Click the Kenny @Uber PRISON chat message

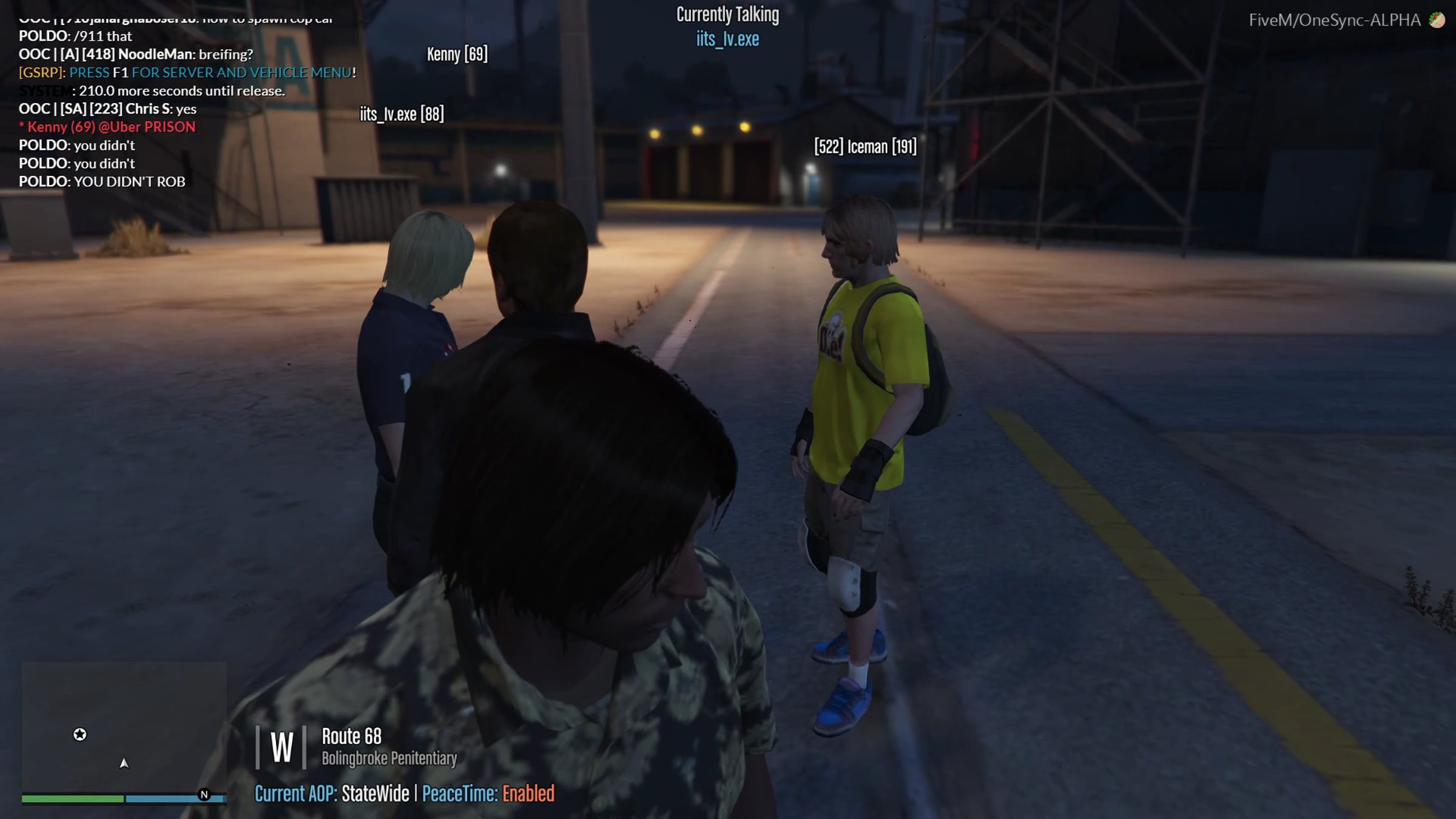(107, 127)
